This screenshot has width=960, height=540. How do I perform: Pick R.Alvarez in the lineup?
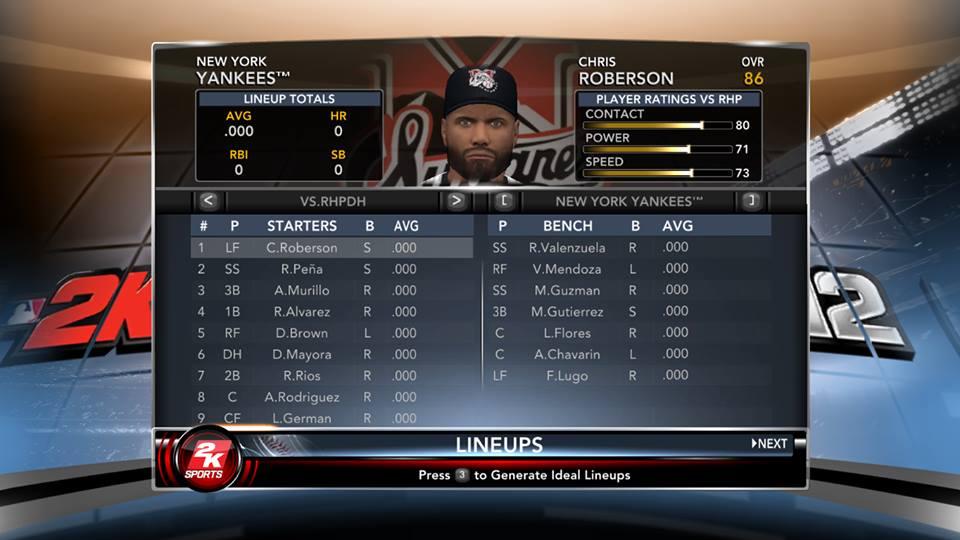tap(302, 312)
